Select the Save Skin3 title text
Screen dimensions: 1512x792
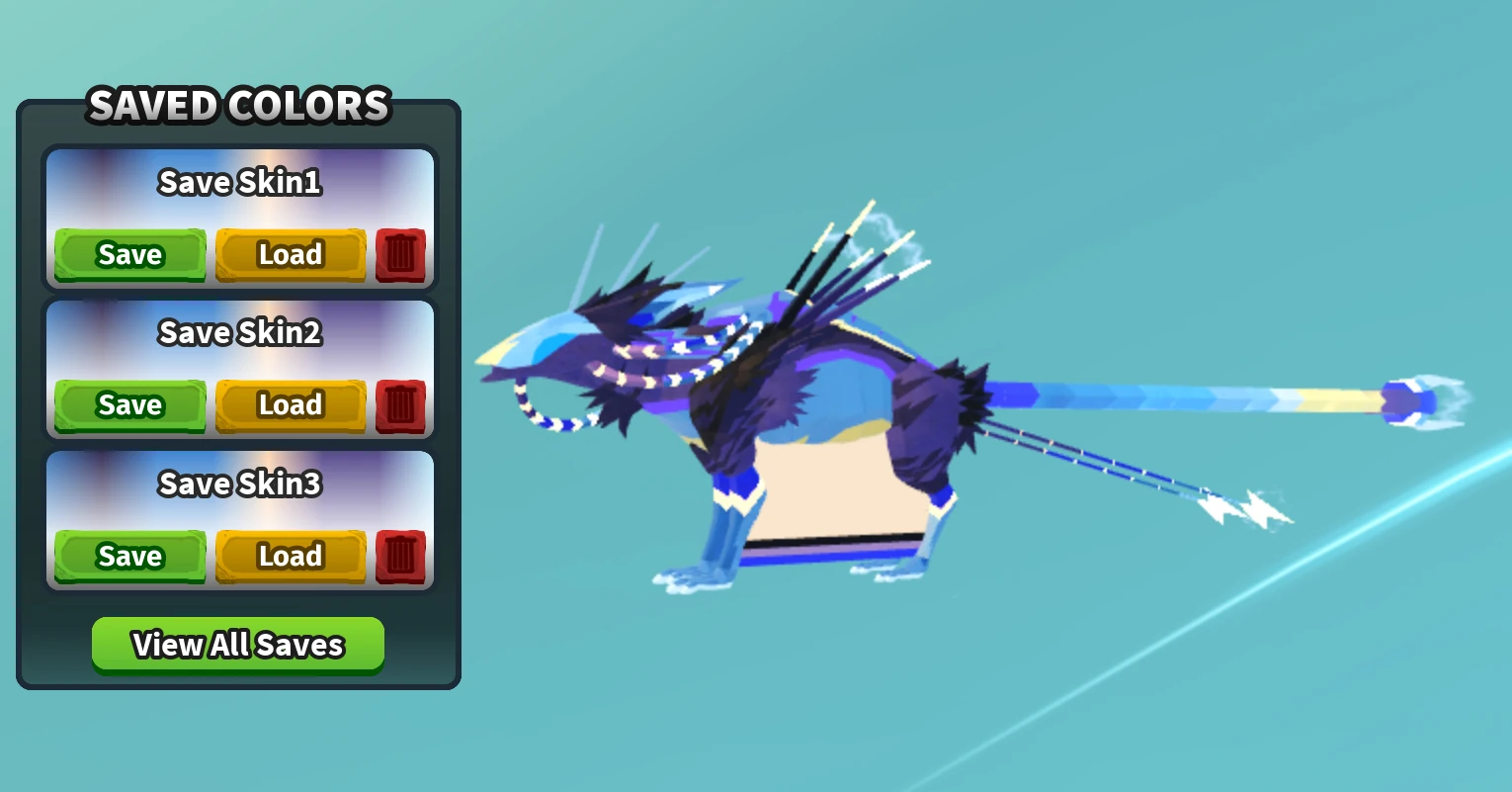pyautogui.click(x=239, y=484)
